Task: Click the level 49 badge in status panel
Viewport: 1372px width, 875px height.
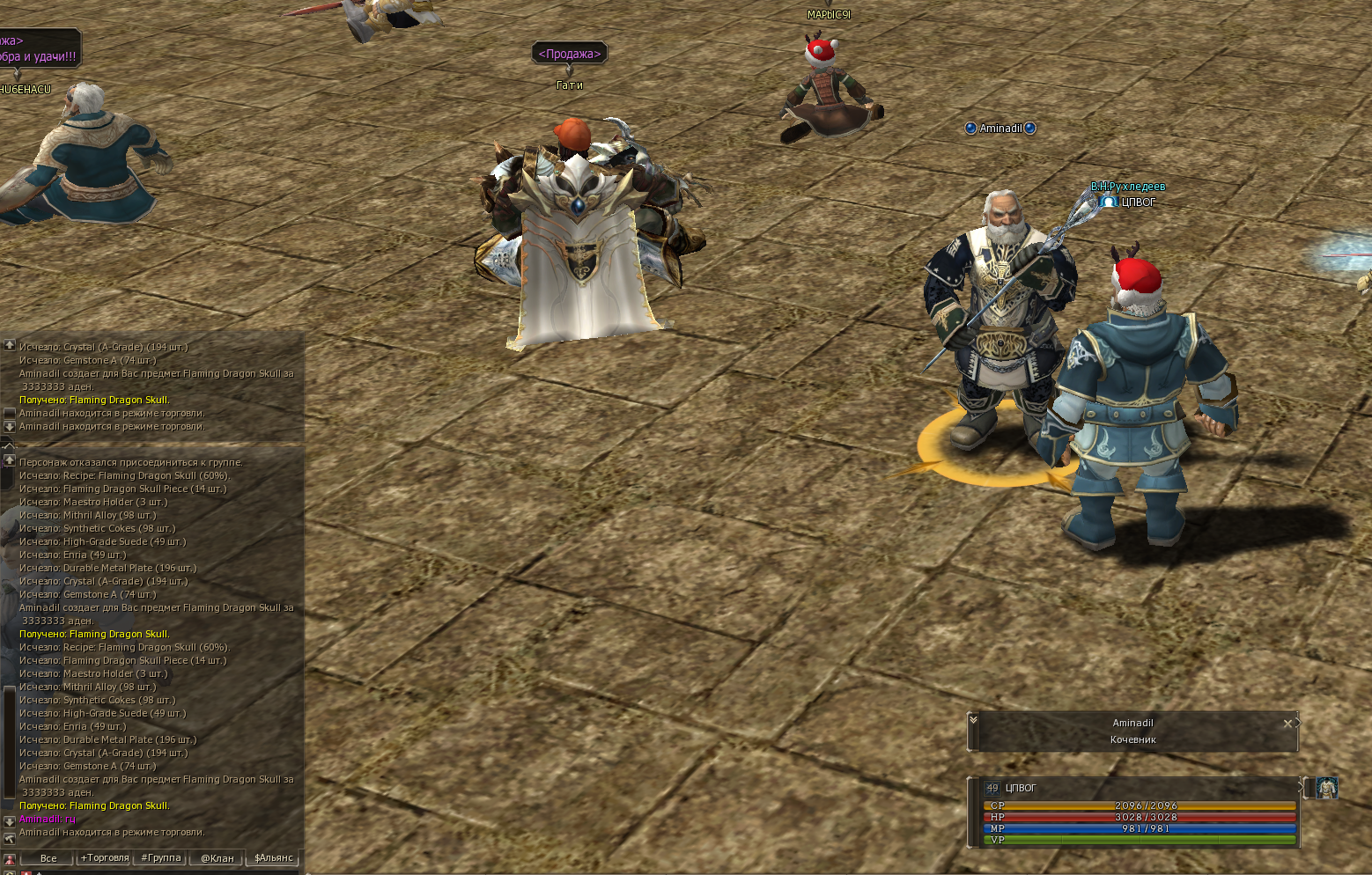Action: point(992,788)
